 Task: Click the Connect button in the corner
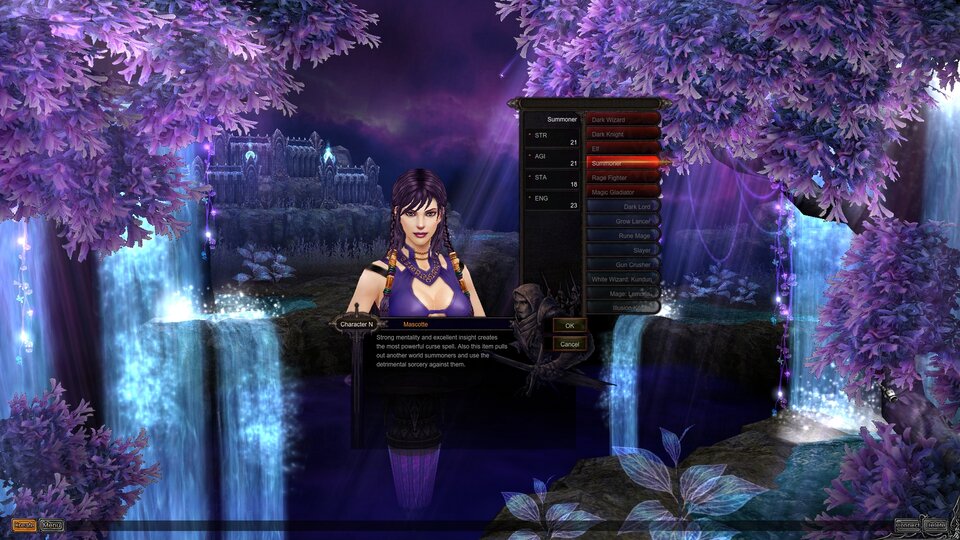[x=906, y=525]
